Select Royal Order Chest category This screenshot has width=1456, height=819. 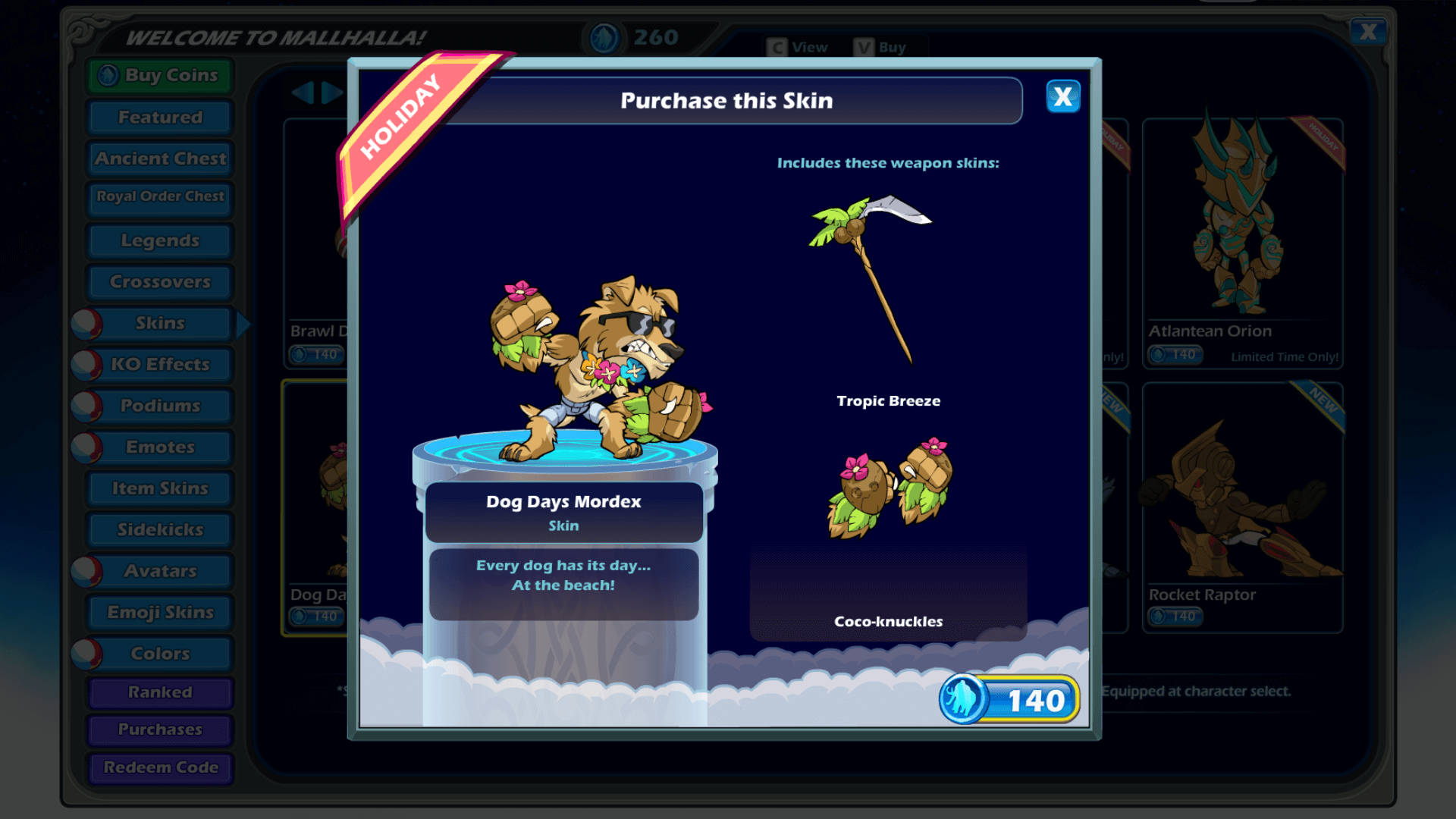pos(160,196)
